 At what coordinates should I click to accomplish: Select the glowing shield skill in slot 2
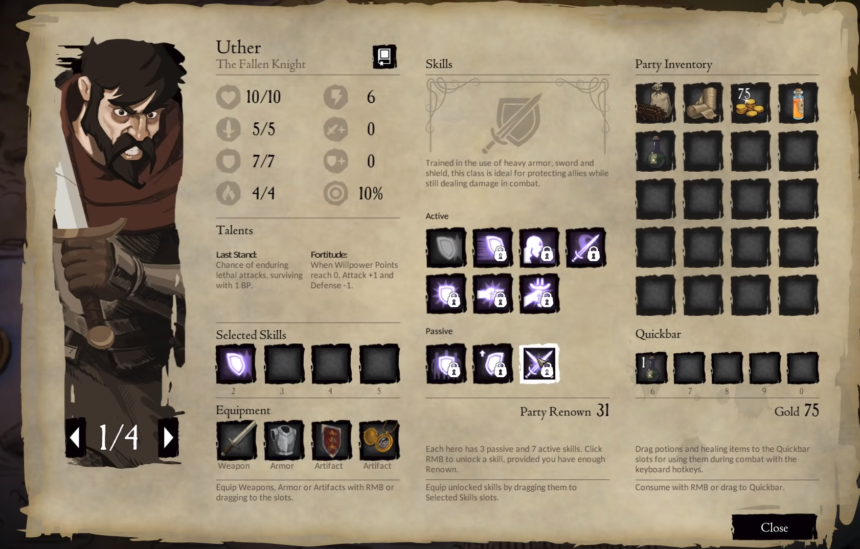235,363
